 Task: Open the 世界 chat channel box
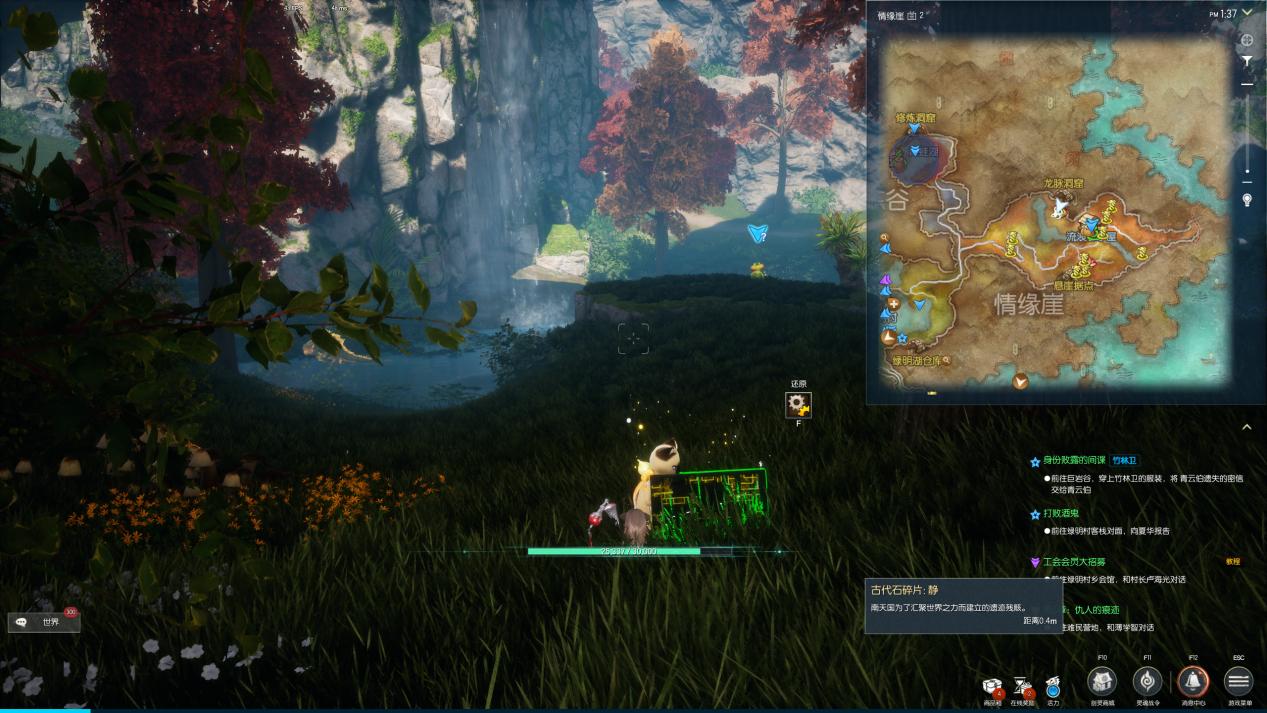[x=44, y=622]
